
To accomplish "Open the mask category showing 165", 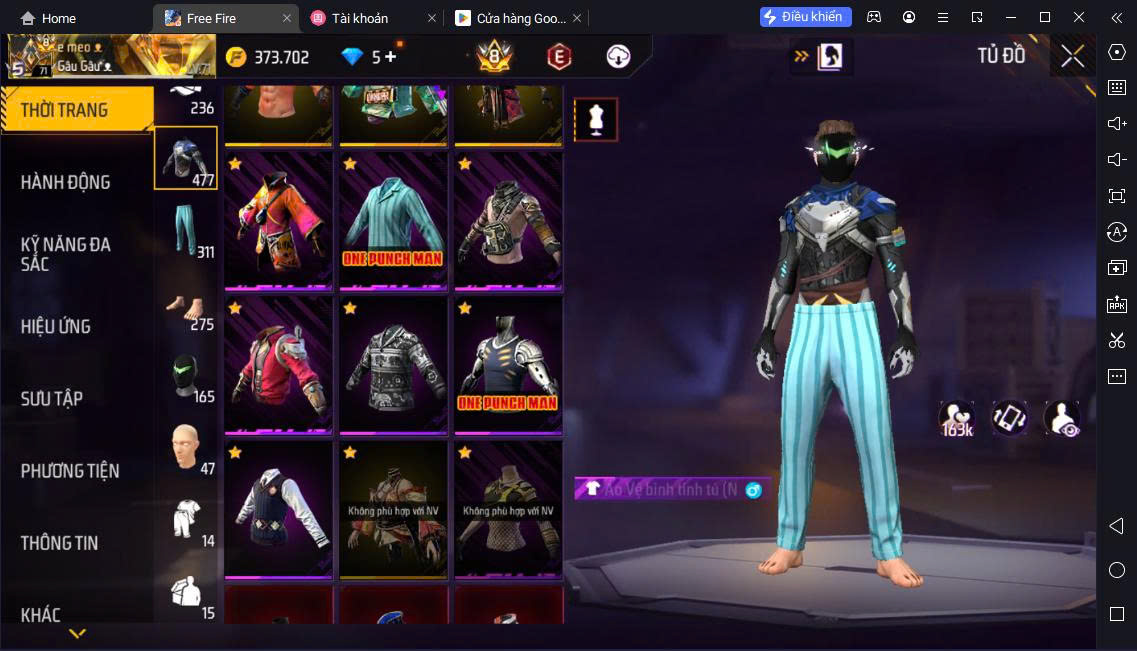I will (x=186, y=377).
